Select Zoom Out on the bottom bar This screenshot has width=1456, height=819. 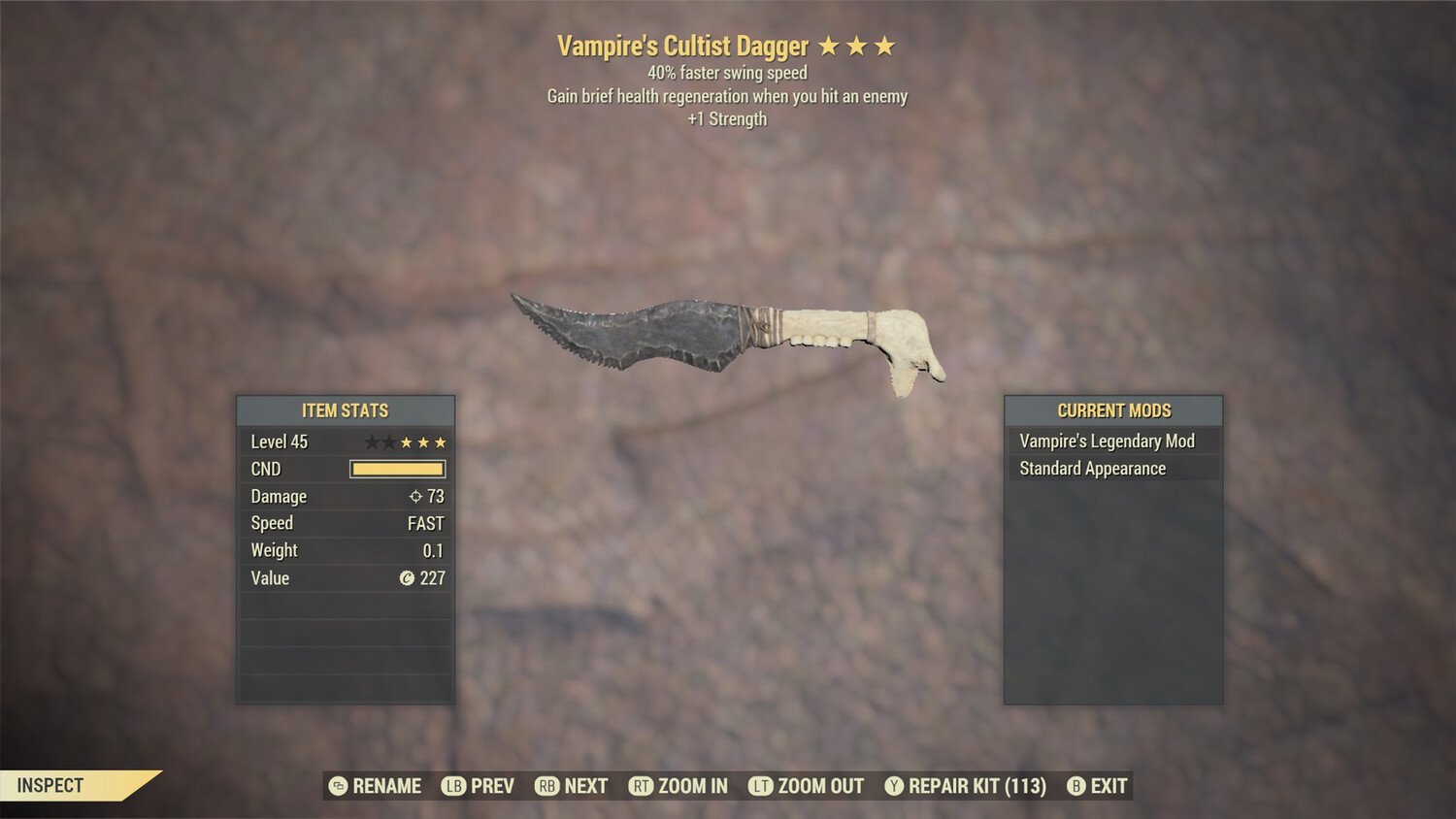coord(807,786)
